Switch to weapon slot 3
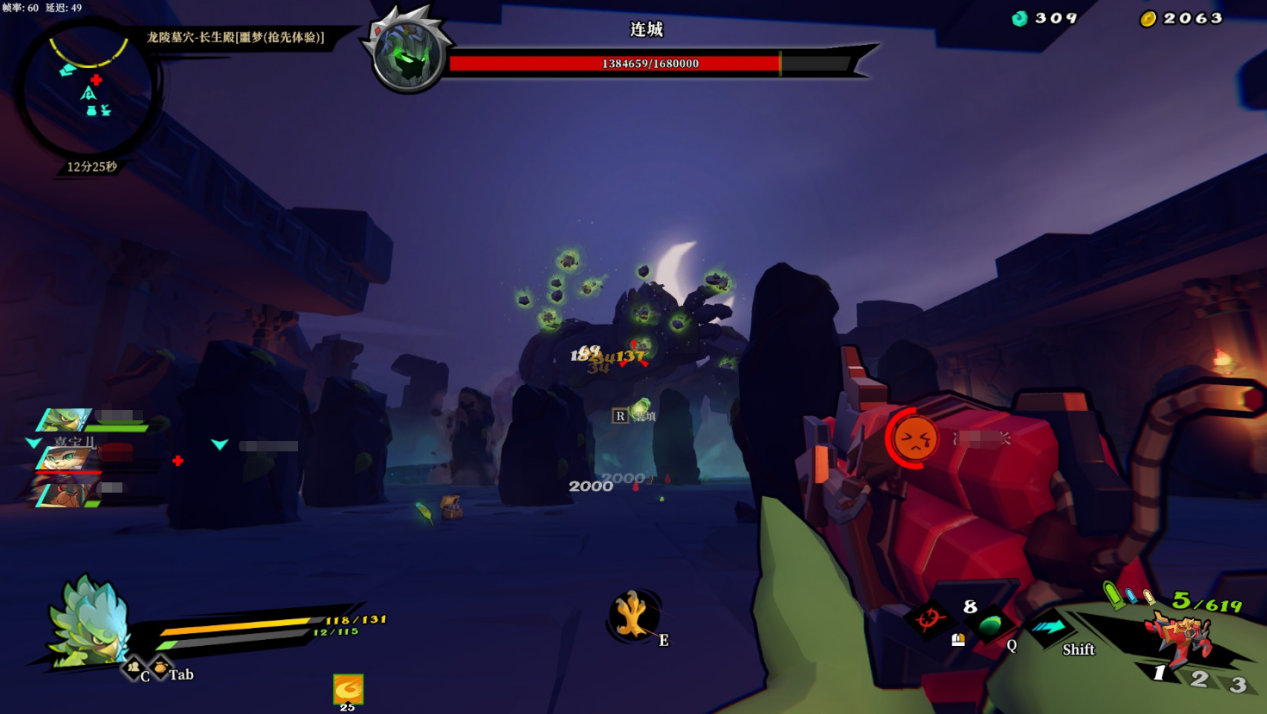Viewport: 1267px width, 714px height. (1238, 685)
